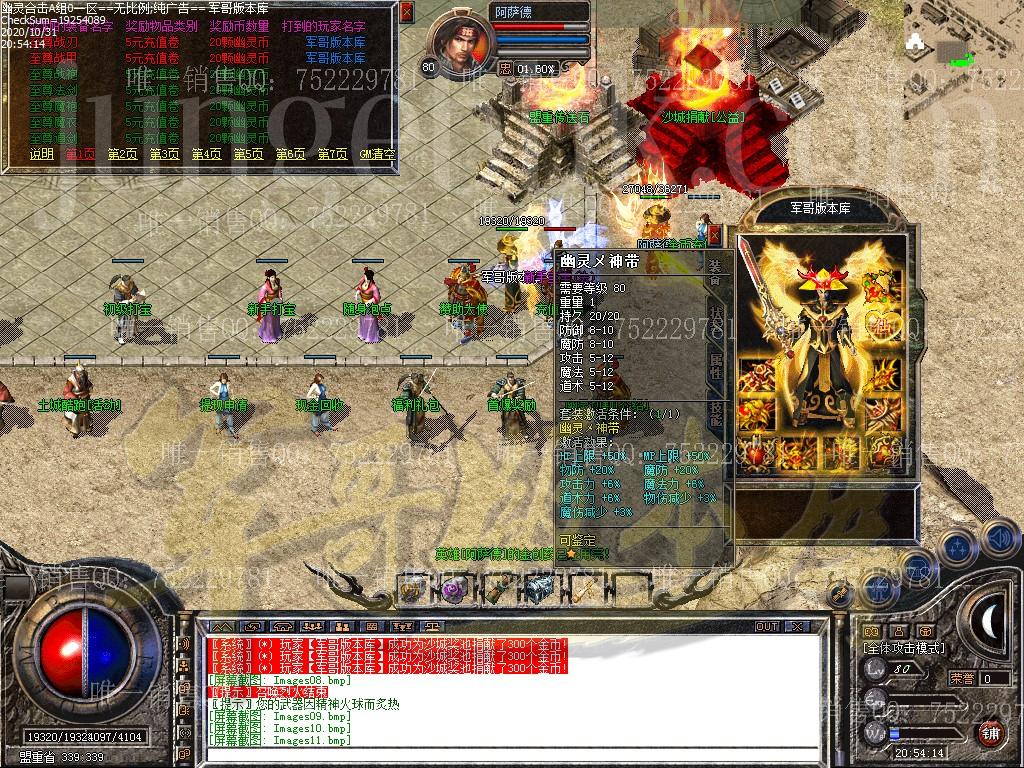Image resolution: width=1024 pixels, height=768 pixels.
Task: Close the chat window with X
Action: coord(796,626)
